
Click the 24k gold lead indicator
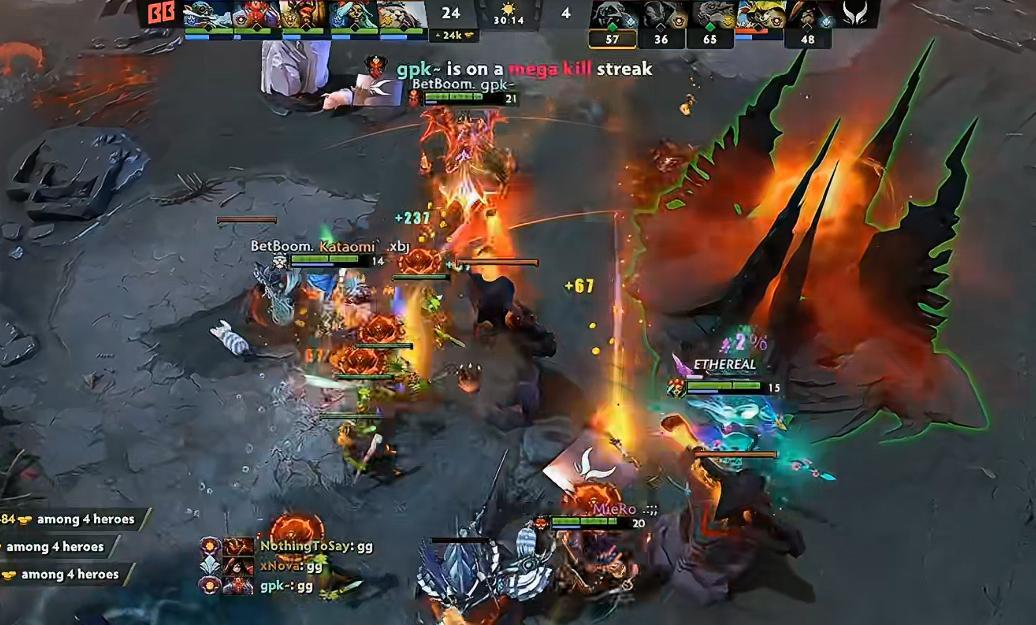point(453,35)
